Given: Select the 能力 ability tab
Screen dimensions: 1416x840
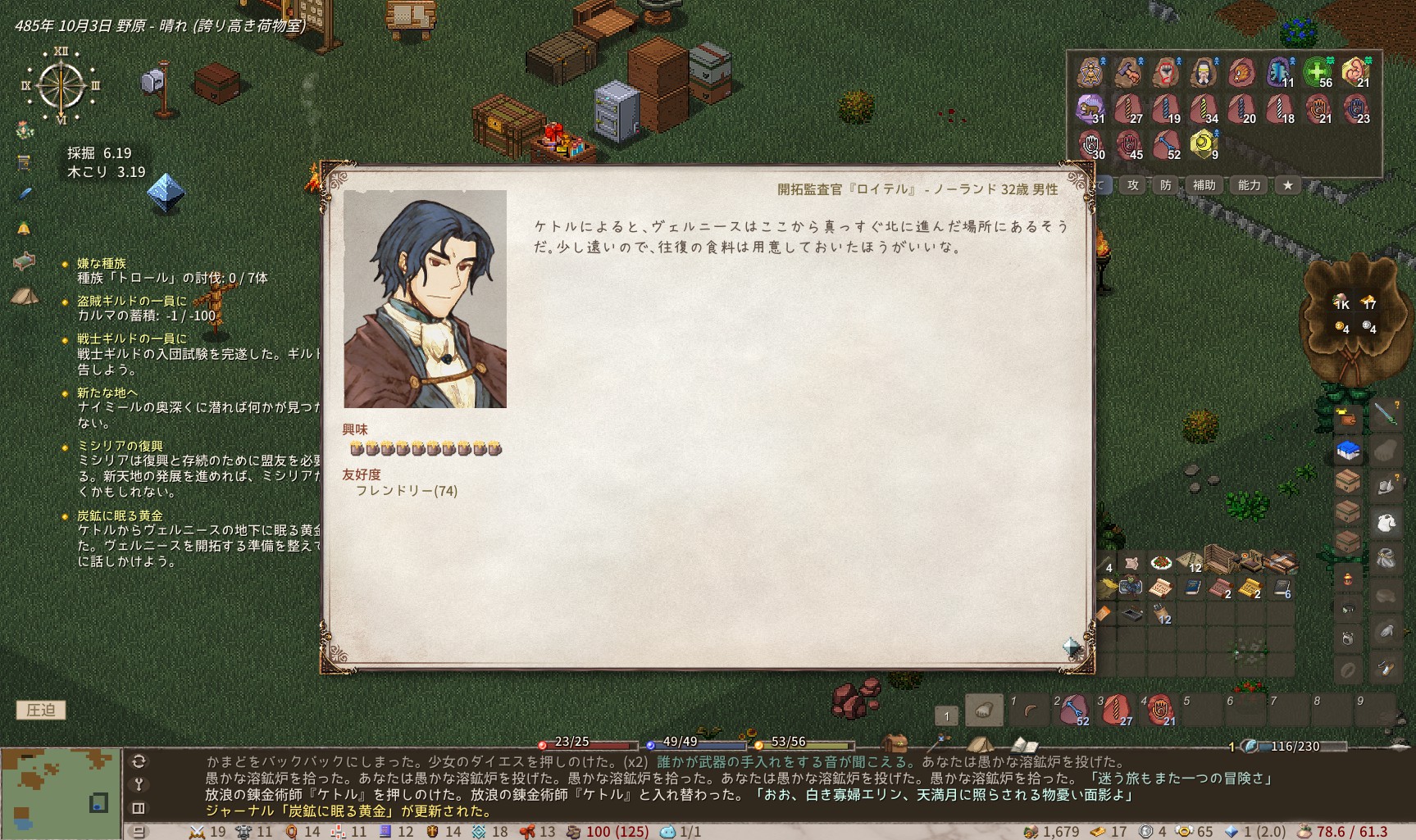Looking at the screenshot, I should [x=1249, y=185].
